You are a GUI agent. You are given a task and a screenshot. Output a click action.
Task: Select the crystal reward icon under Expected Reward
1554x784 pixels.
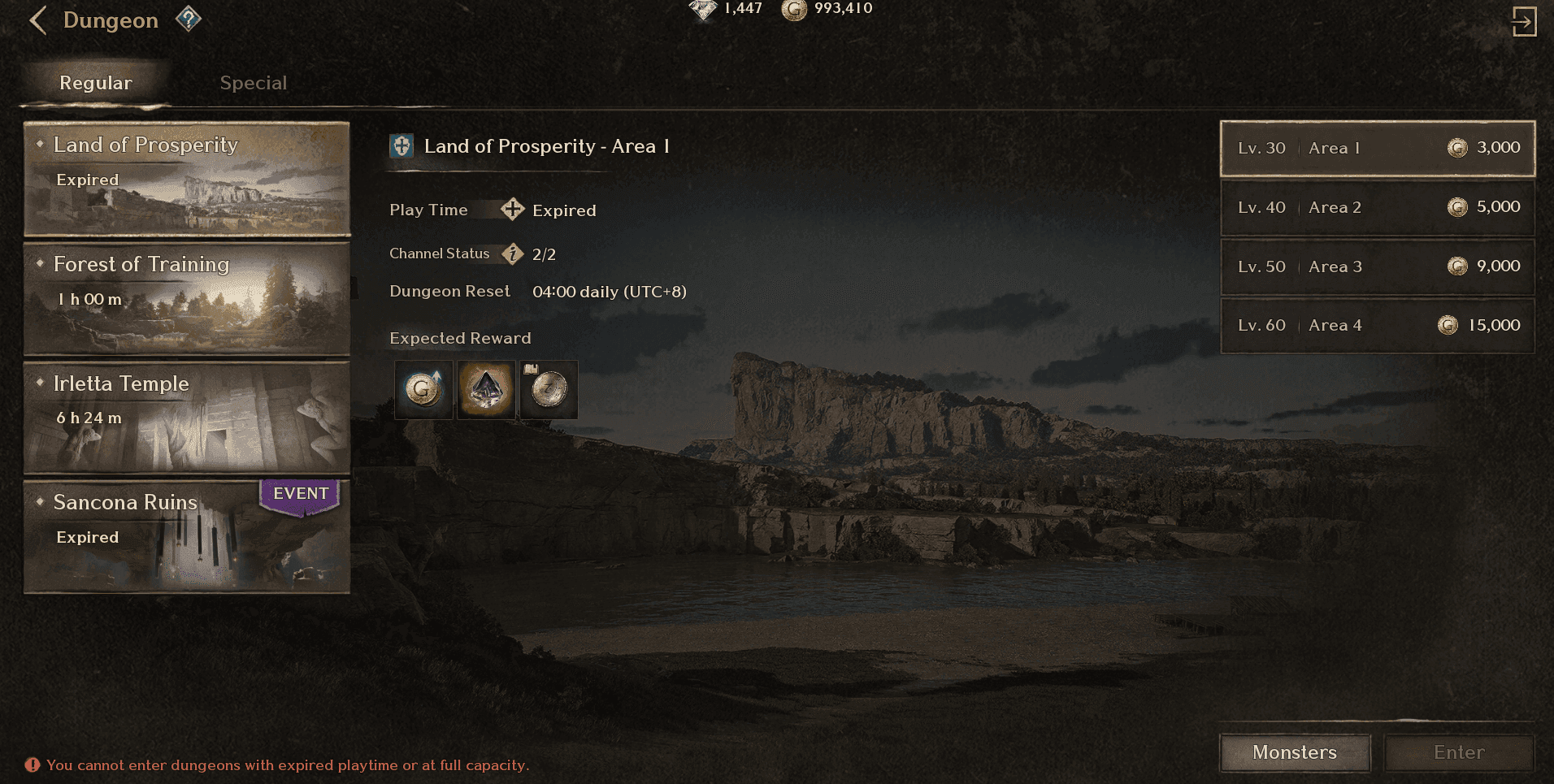click(485, 390)
